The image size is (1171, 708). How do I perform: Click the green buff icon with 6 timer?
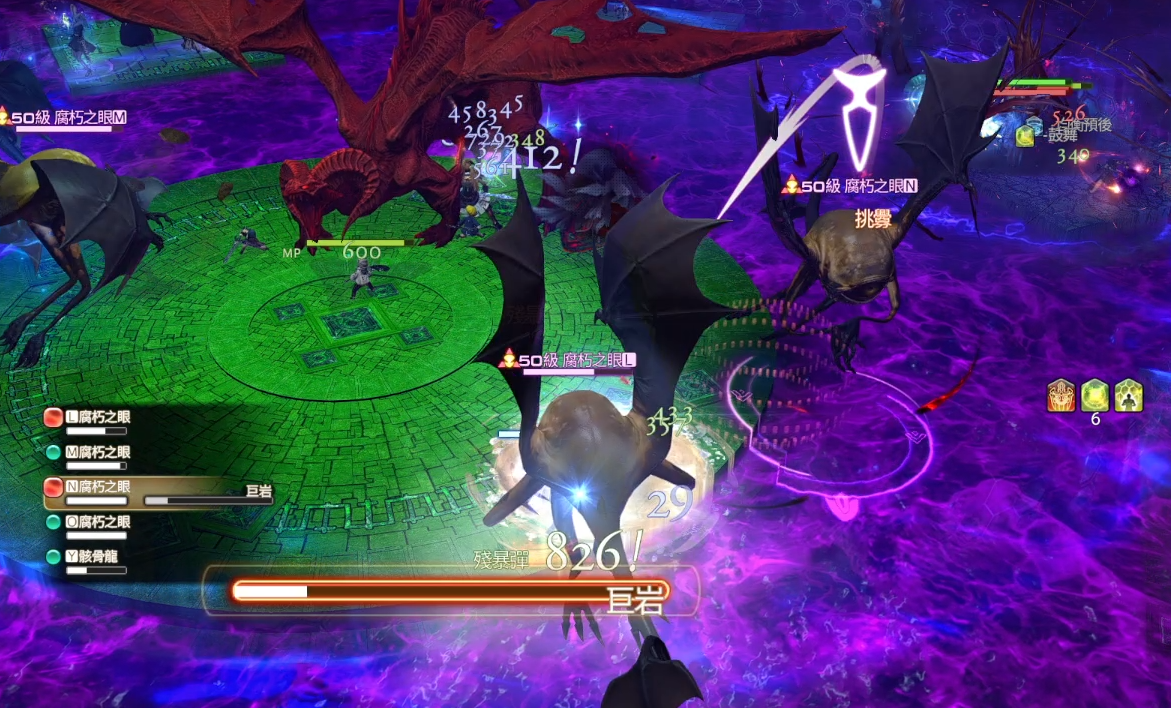pyautogui.click(x=1095, y=395)
